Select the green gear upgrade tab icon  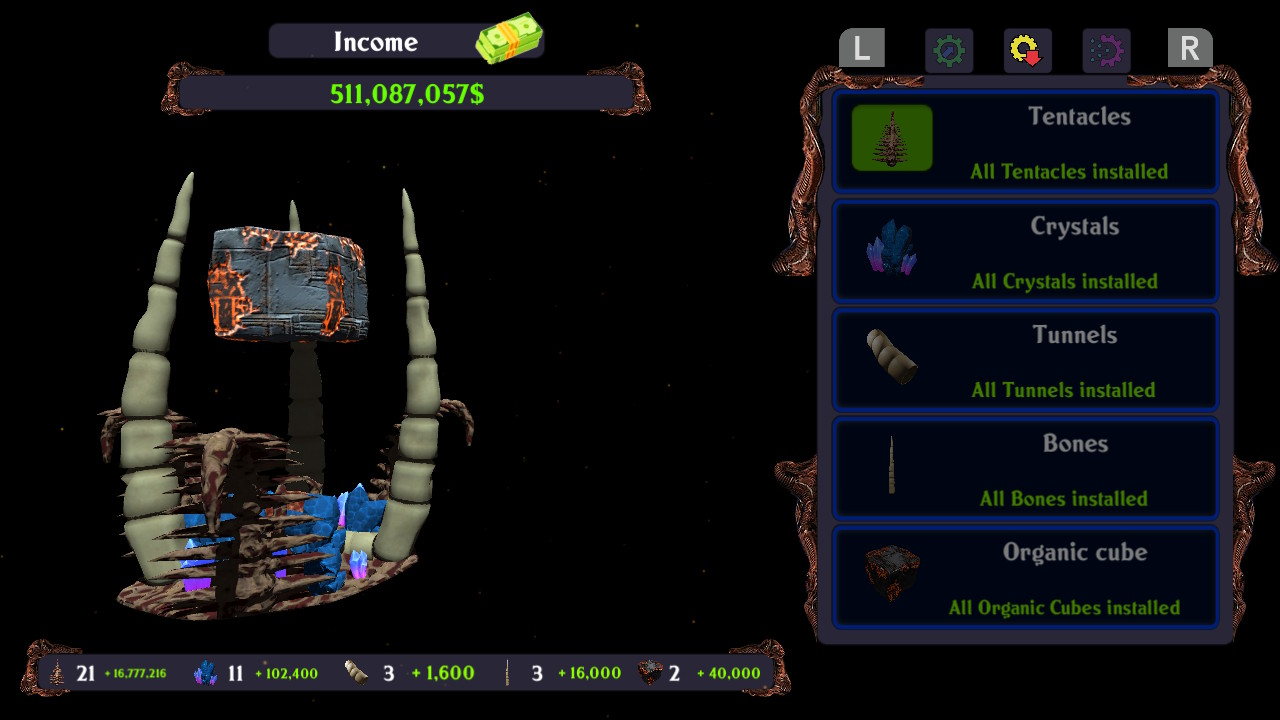[x=948, y=50]
